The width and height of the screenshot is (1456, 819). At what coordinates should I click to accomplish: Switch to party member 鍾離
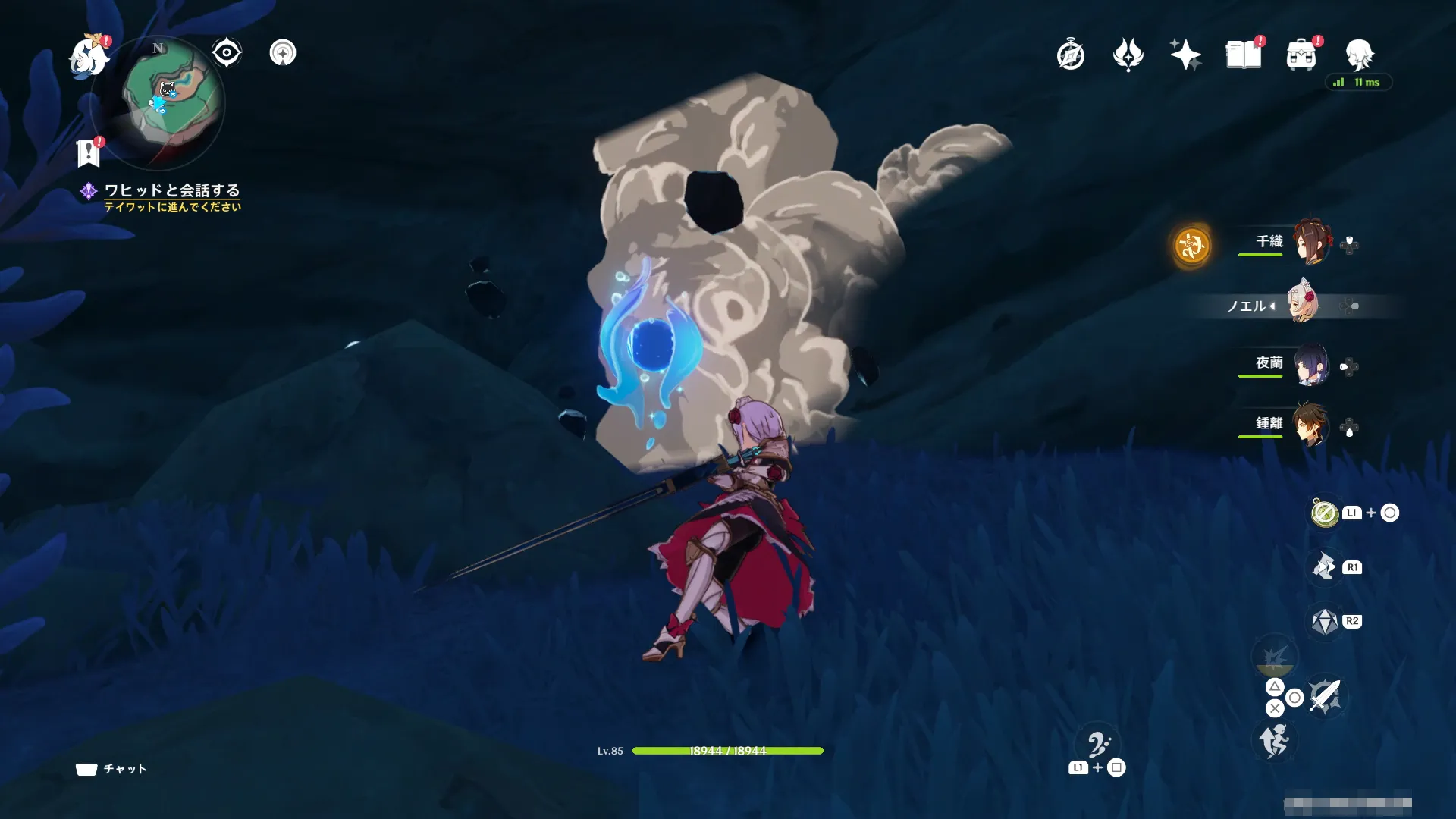click(x=1311, y=424)
